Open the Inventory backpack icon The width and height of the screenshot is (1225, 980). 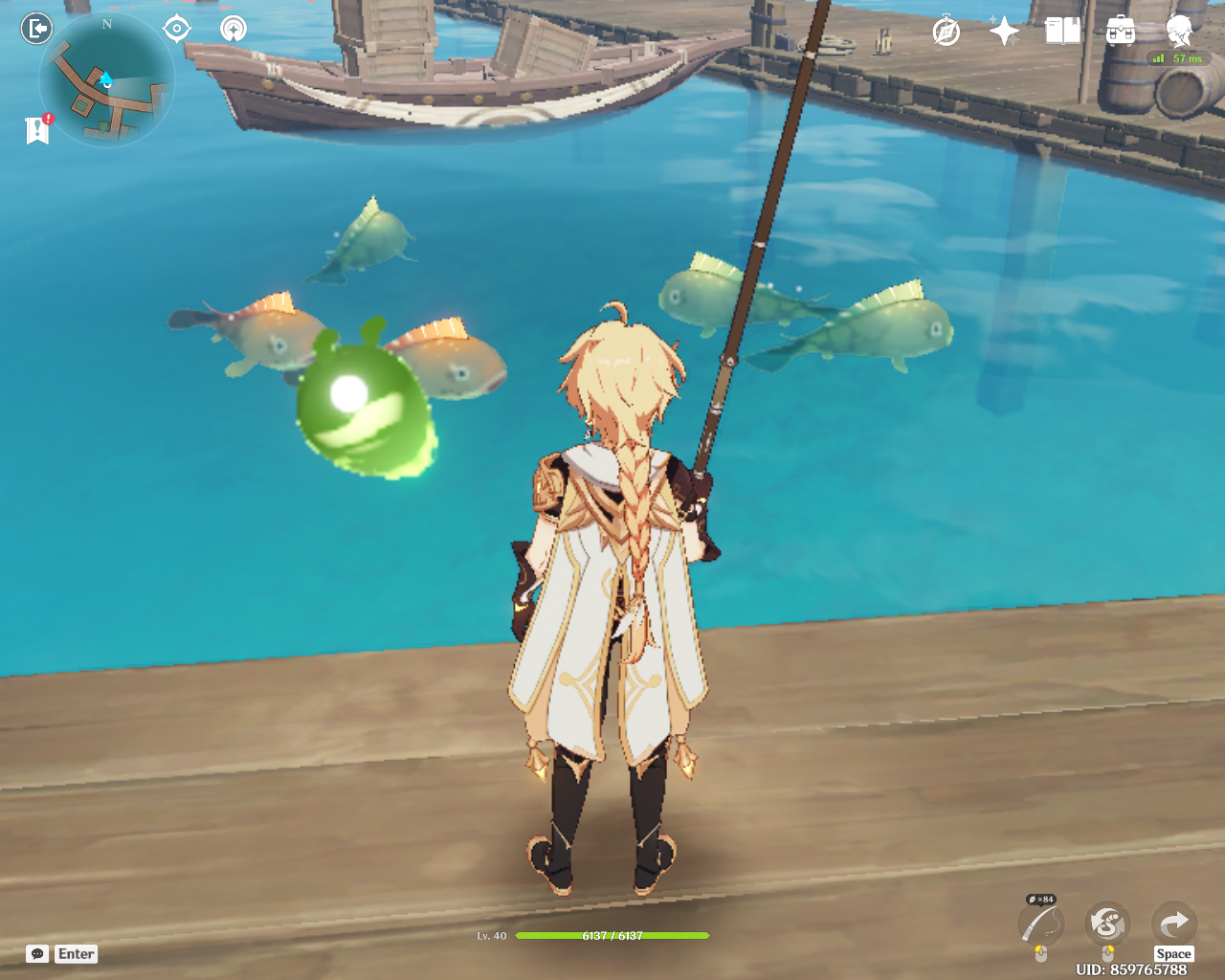coord(1120,32)
